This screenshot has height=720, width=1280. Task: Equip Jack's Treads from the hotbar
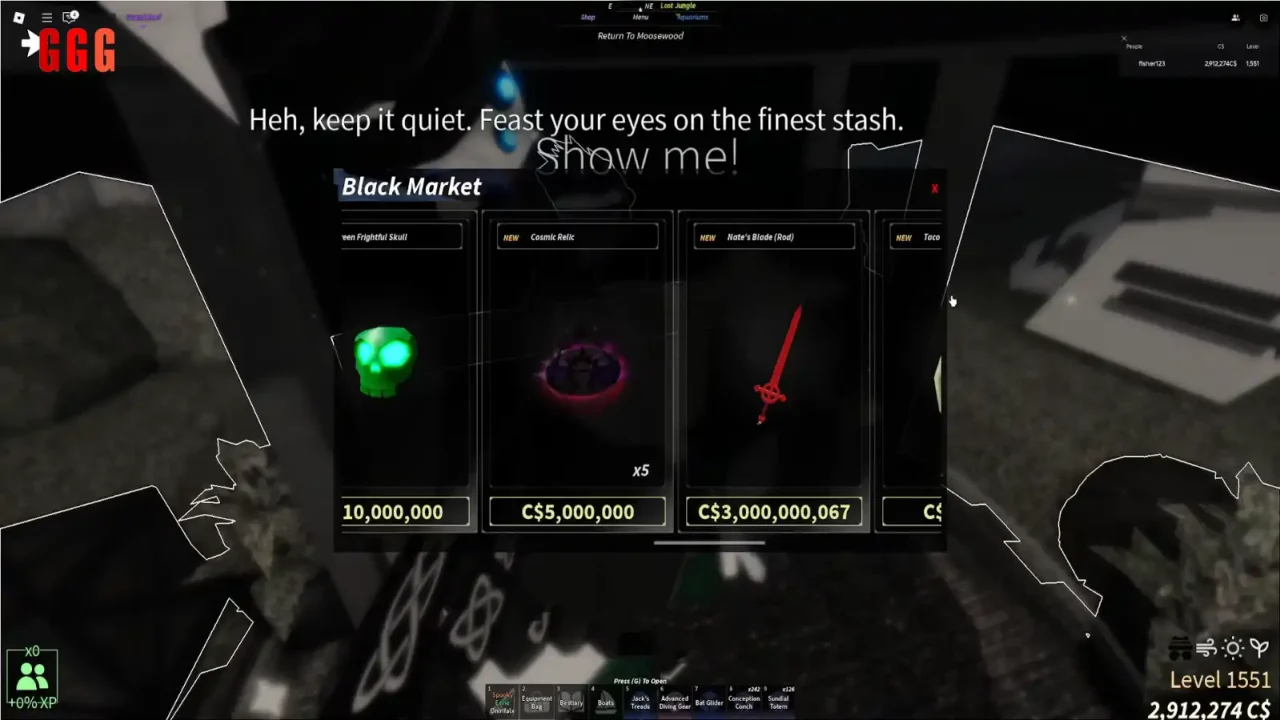pyautogui.click(x=640, y=701)
